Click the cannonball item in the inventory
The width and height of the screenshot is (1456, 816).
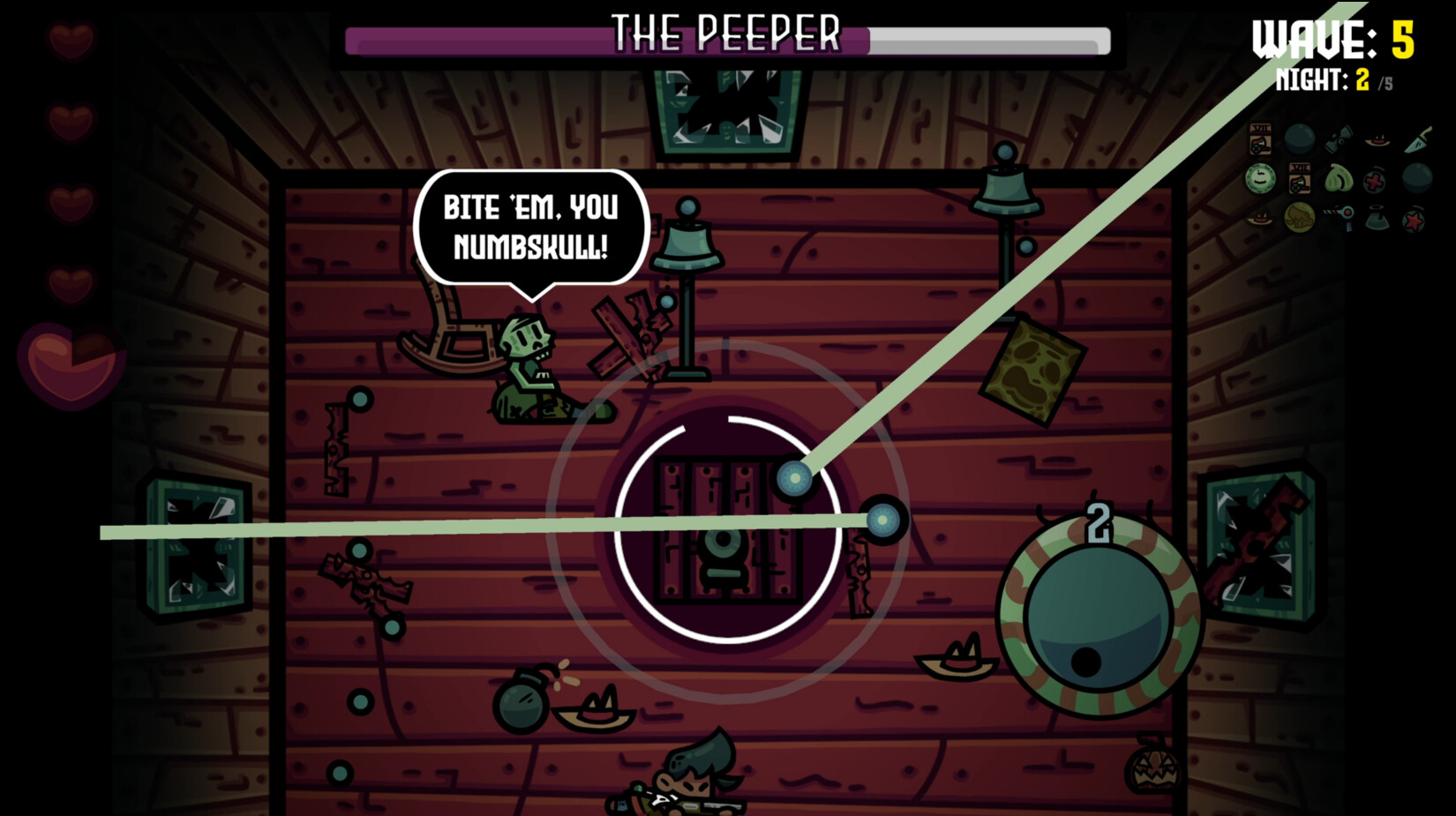1300,138
